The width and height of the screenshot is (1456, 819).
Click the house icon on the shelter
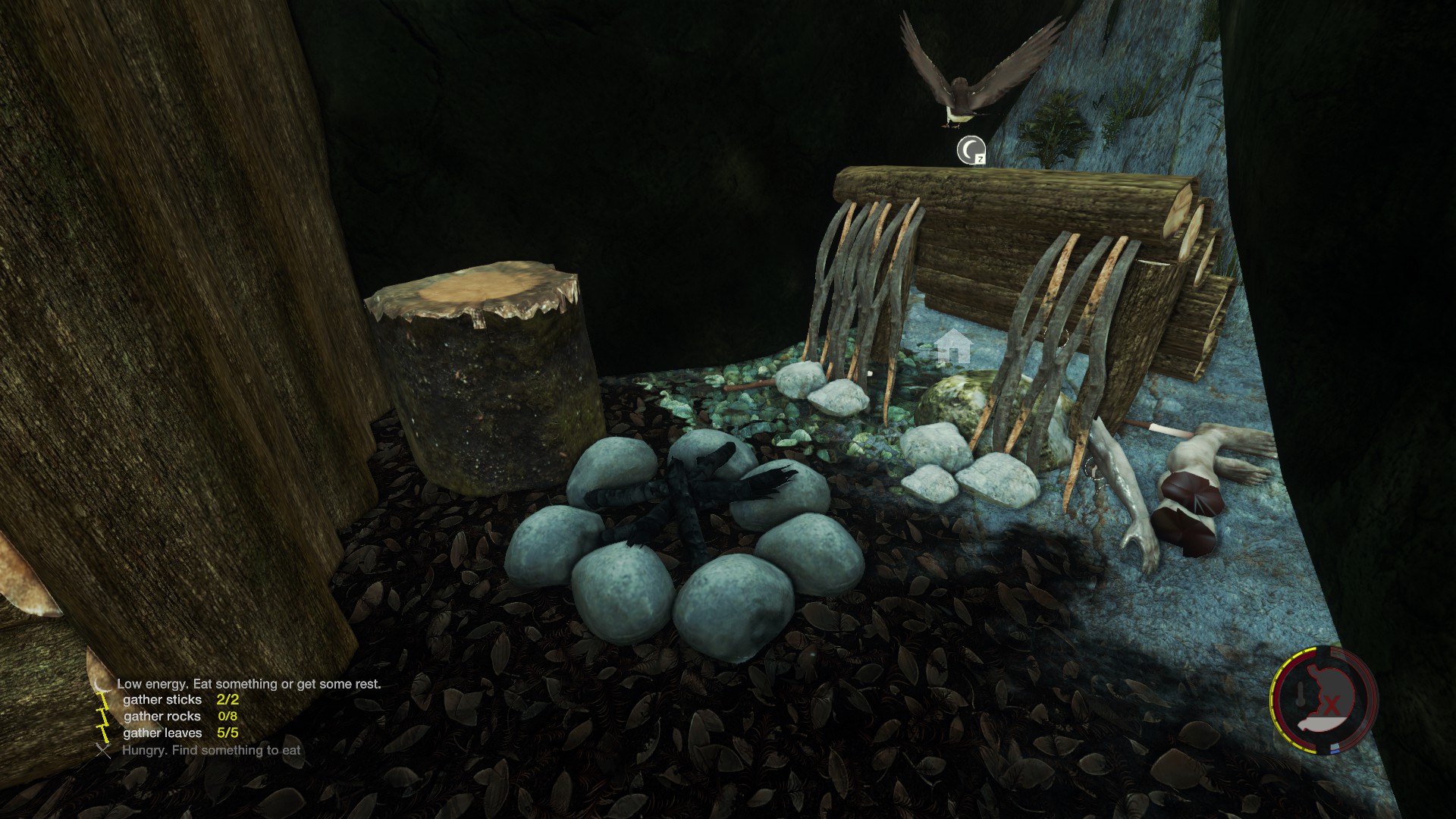(x=953, y=346)
